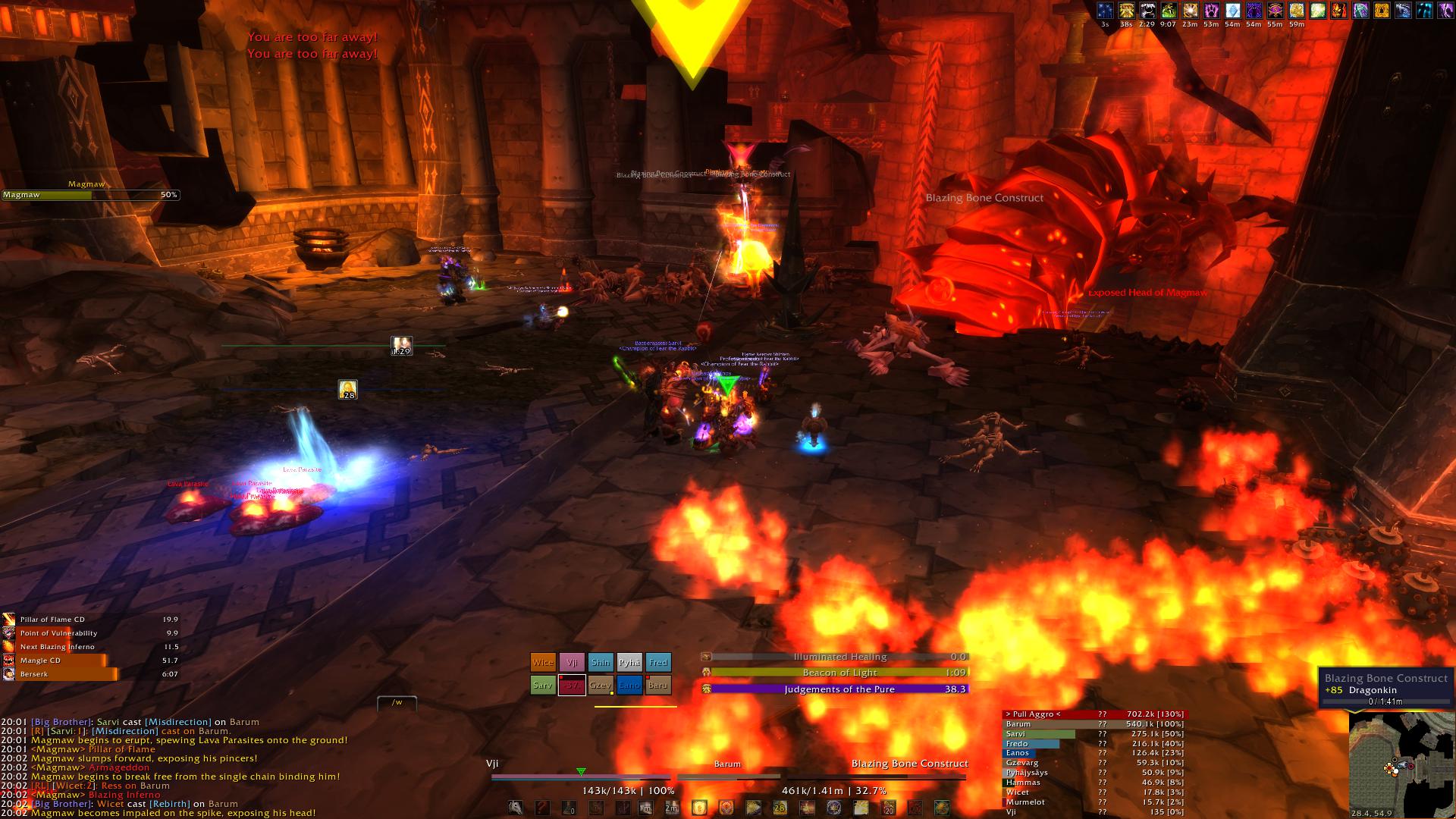Click the horse head mount icon
The width and height of the screenshot is (1456, 819).
click(x=516, y=808)
